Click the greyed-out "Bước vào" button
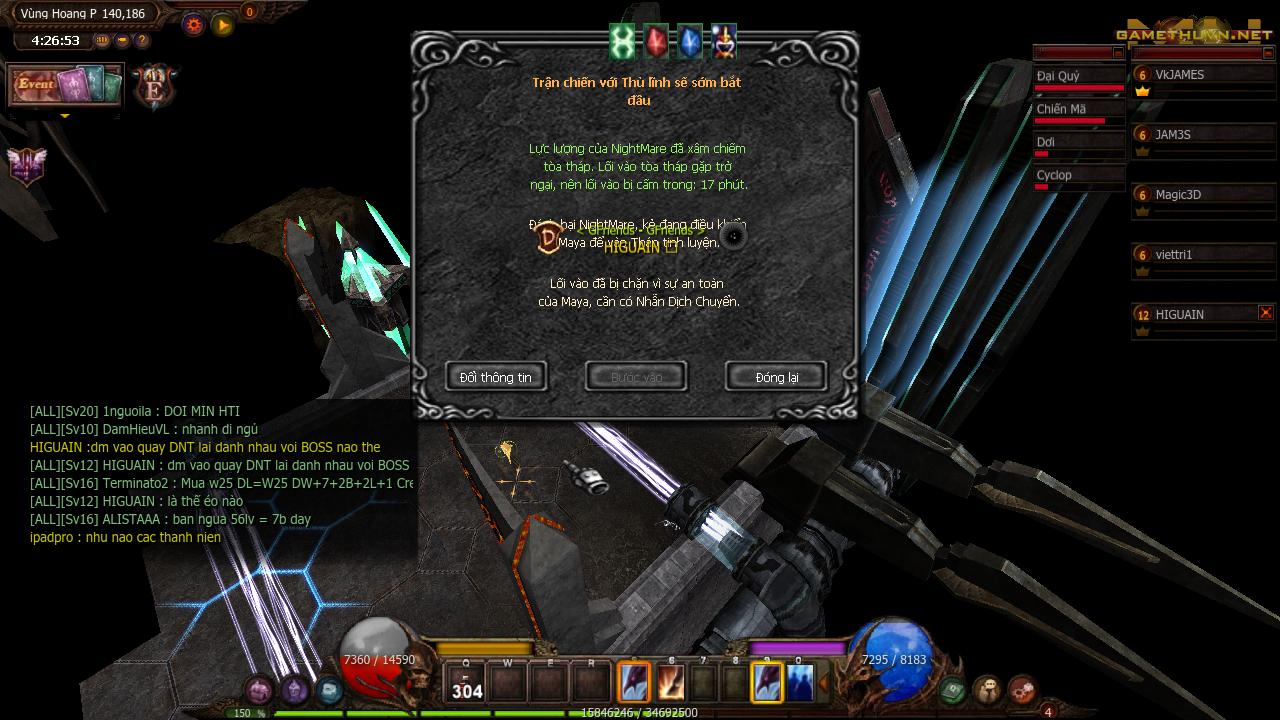 coord(636,377)
